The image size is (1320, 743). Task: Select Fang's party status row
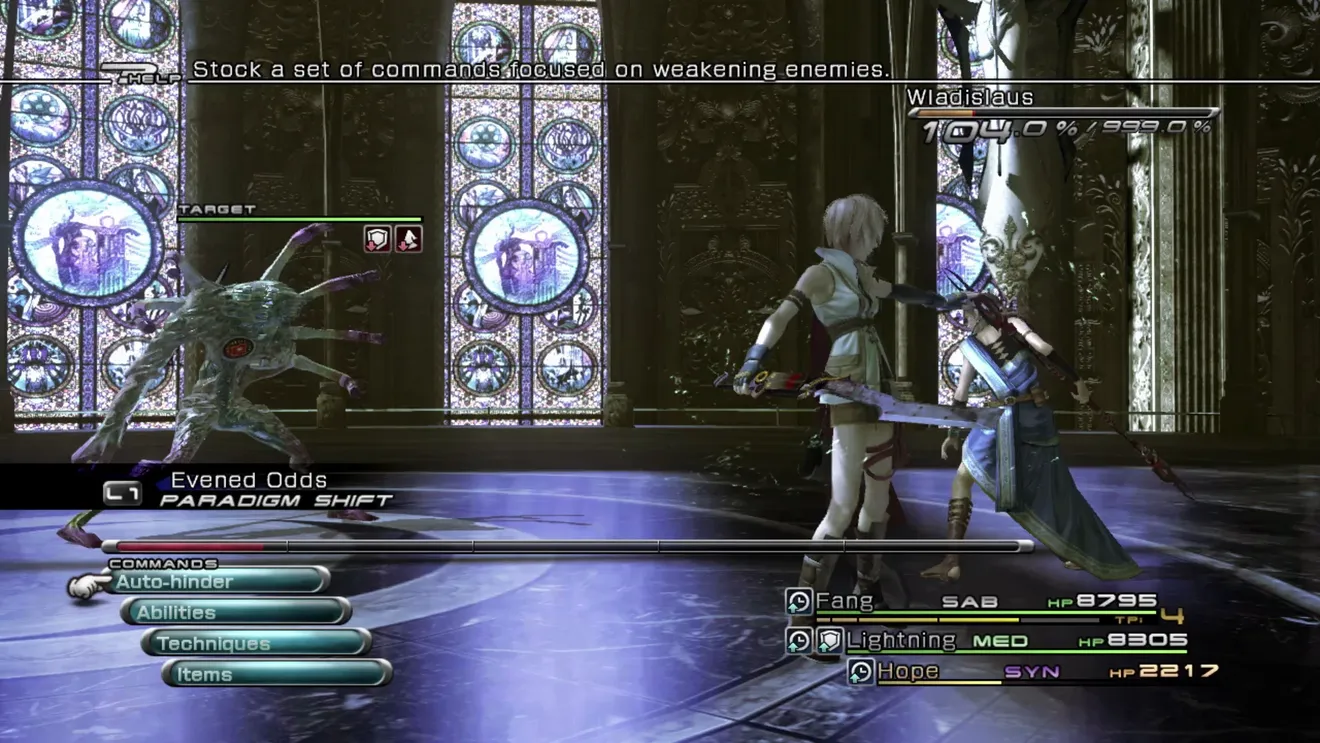[985, 602]
